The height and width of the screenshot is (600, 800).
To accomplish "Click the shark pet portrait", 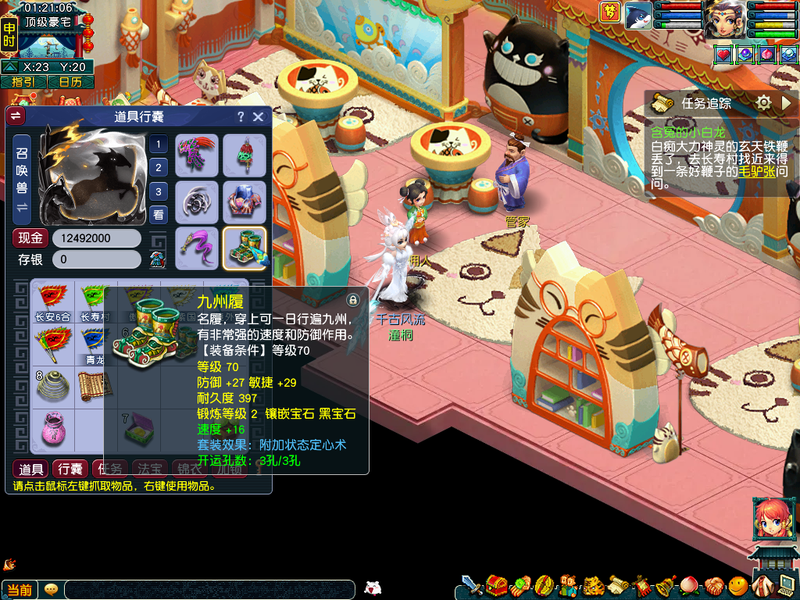I will [638, 14].
